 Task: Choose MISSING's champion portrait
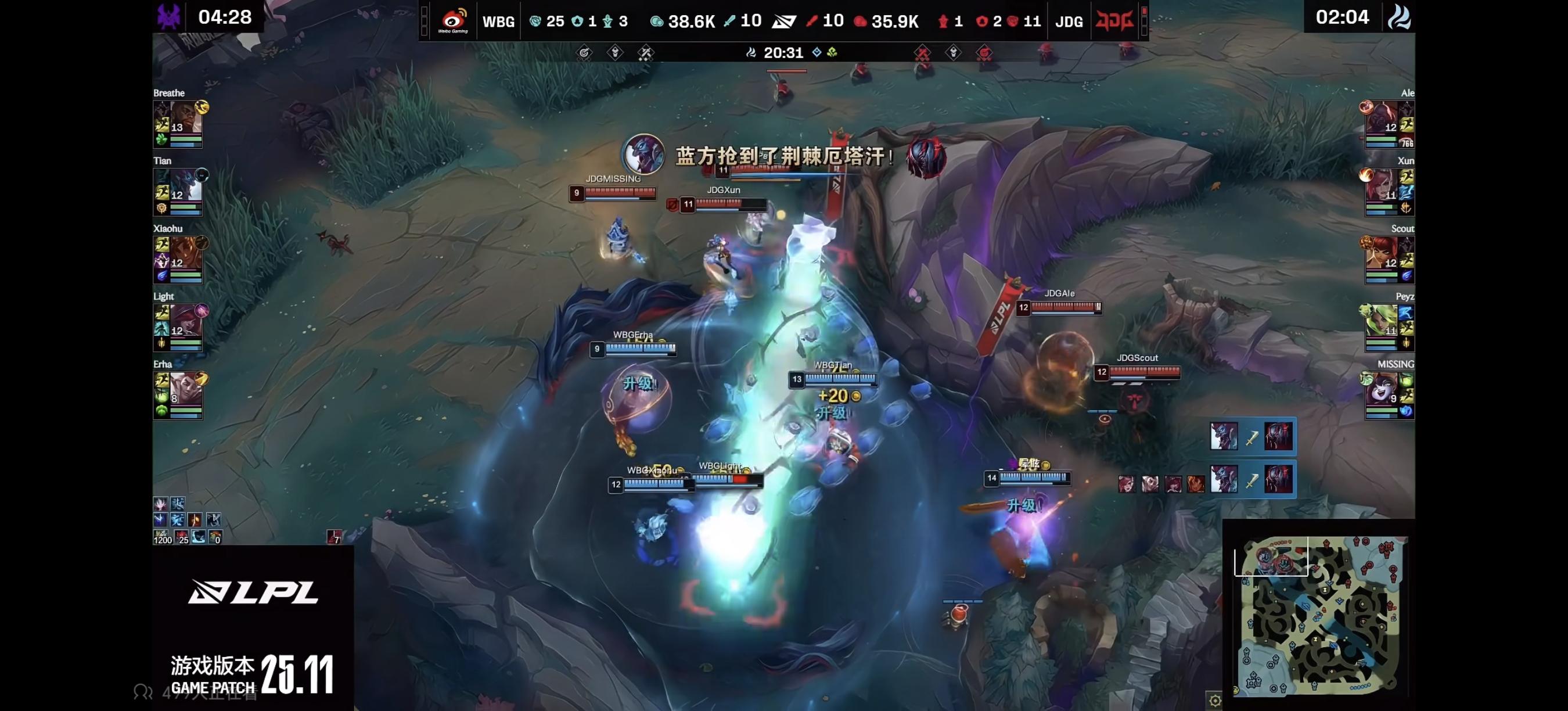(1381, 388)
